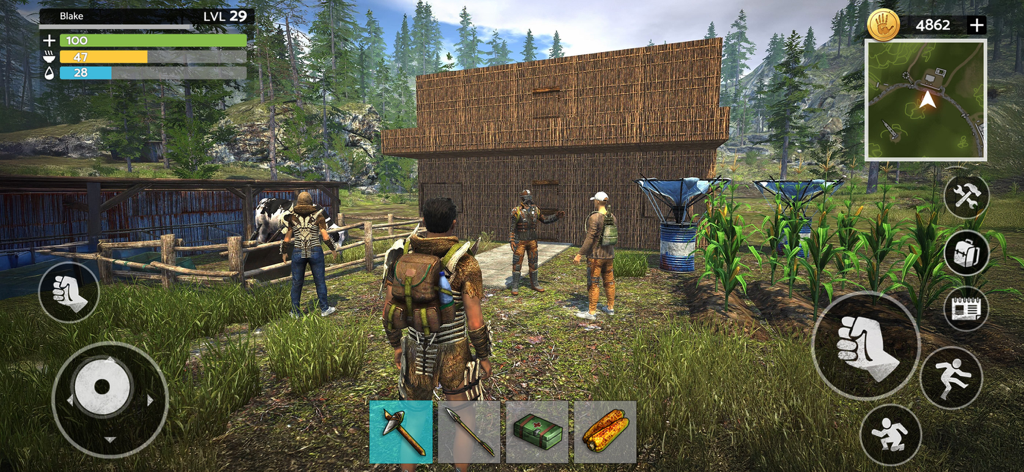Use the green first aid kit slot
This screenshot has height=472, width=1024.
click(x=537, y=432)
